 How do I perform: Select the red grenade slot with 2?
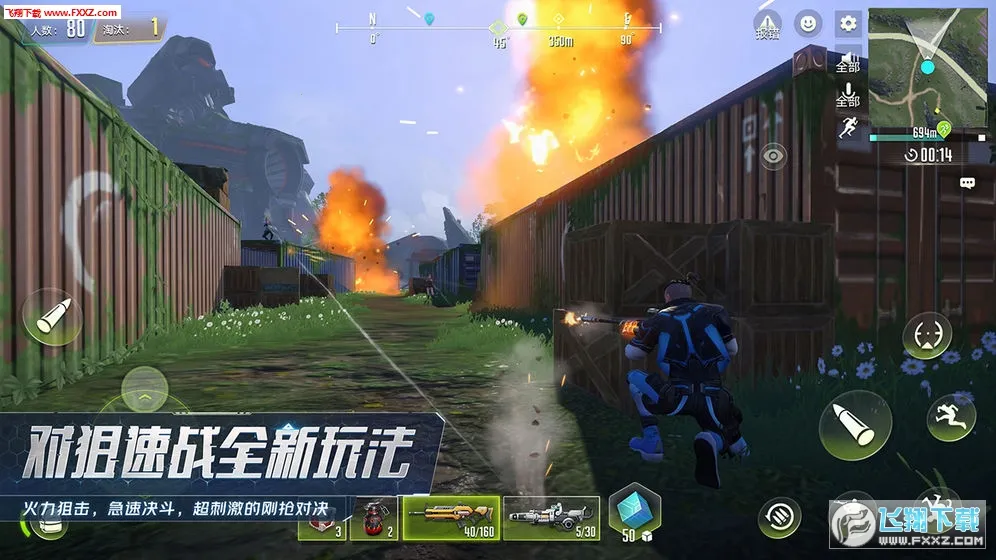pos(373,518)
